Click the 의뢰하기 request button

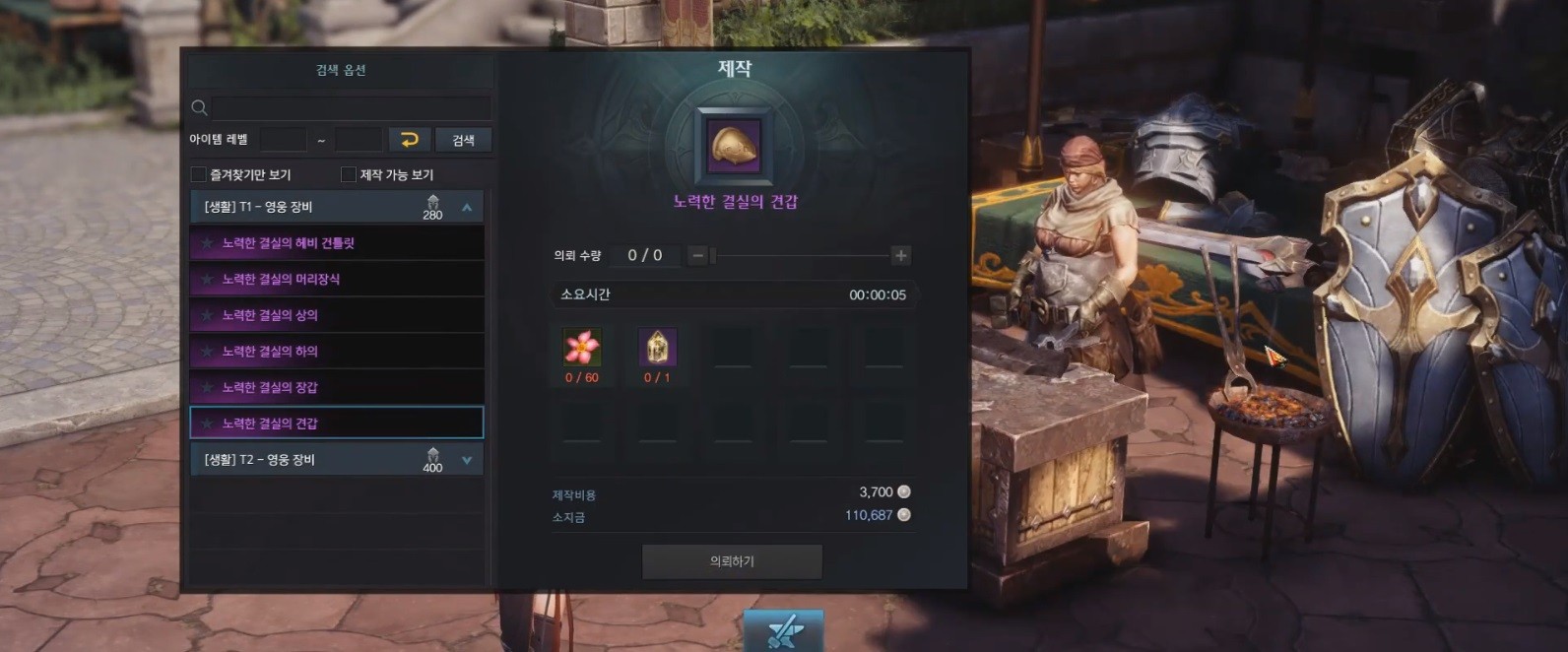pyautogui.click(x=732, y=561)
